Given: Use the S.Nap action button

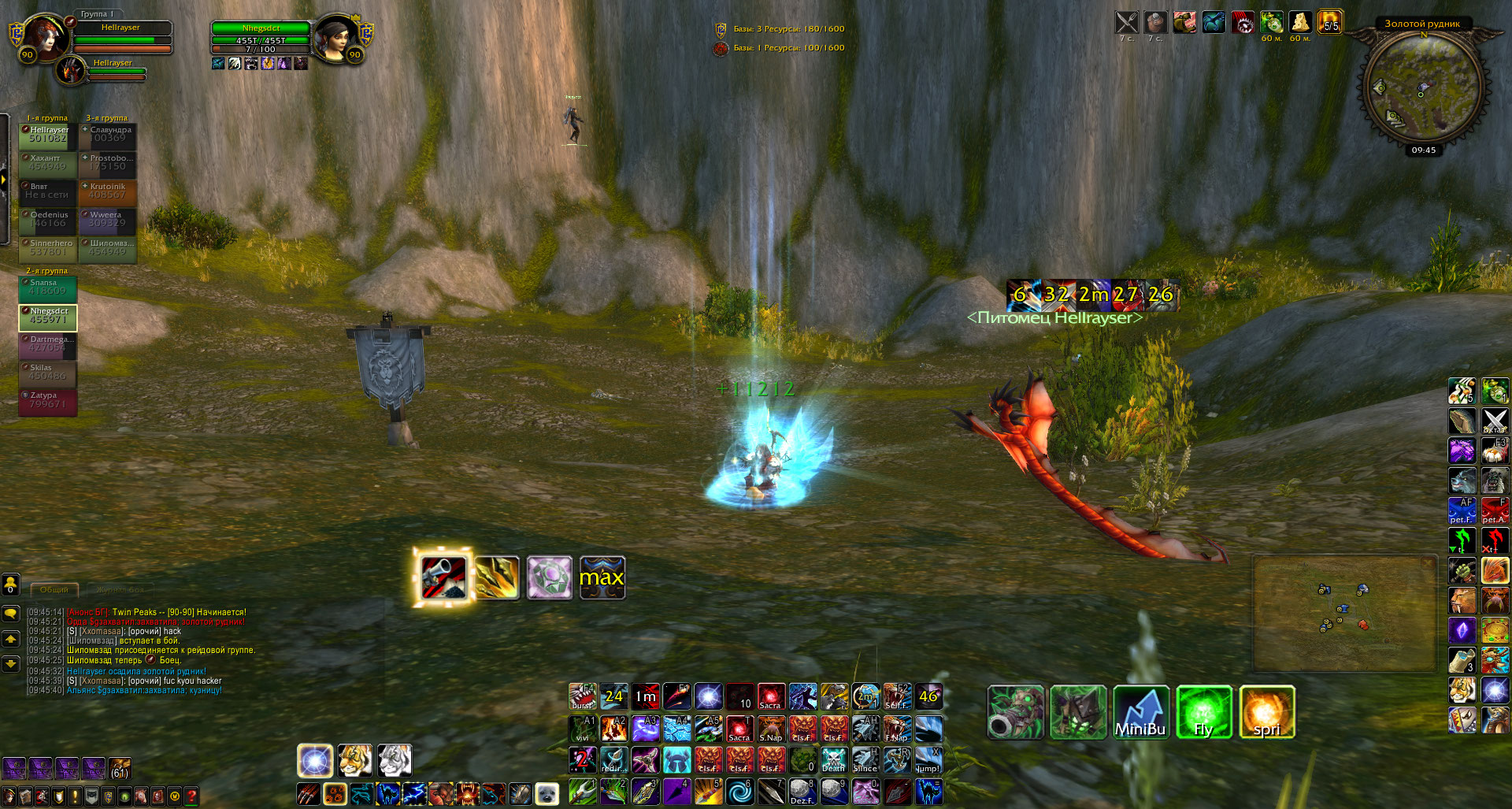Looking at the screenshot, I should (771, 729).
